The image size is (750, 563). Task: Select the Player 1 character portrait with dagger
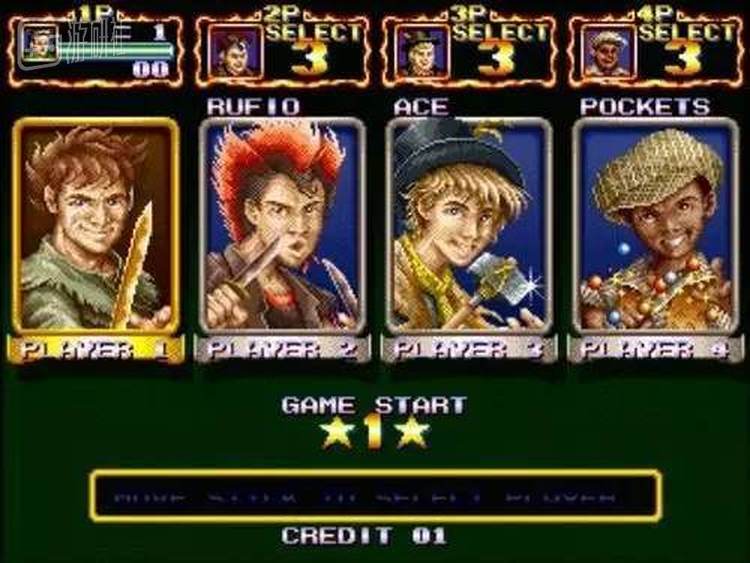pos(97,226)
